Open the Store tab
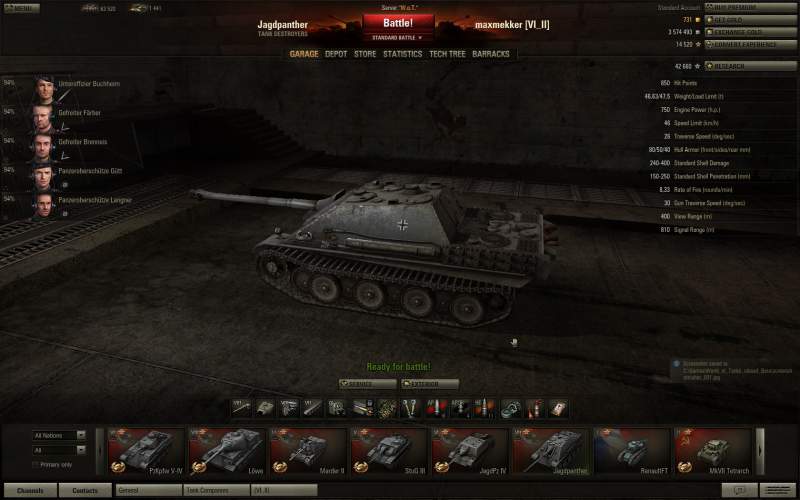This screenshot has width=800, height=500. point(365,54)
